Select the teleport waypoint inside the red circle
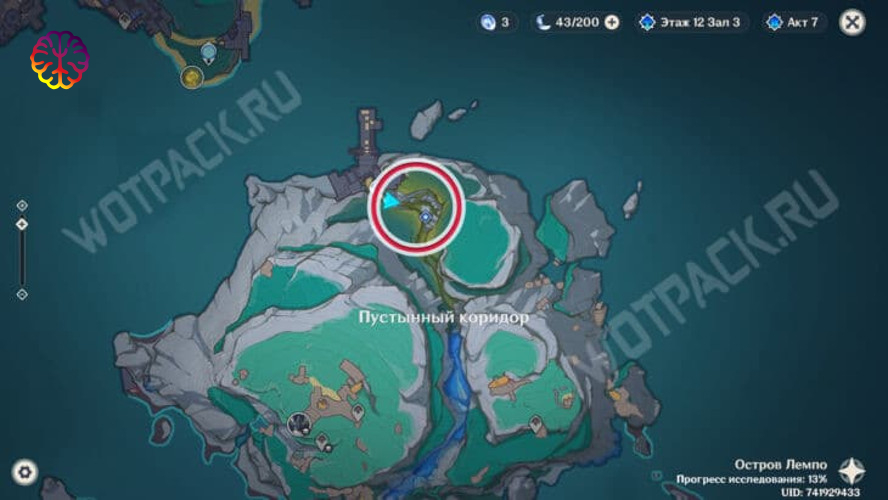Screen dimensions: 888x500 (426, 214)
